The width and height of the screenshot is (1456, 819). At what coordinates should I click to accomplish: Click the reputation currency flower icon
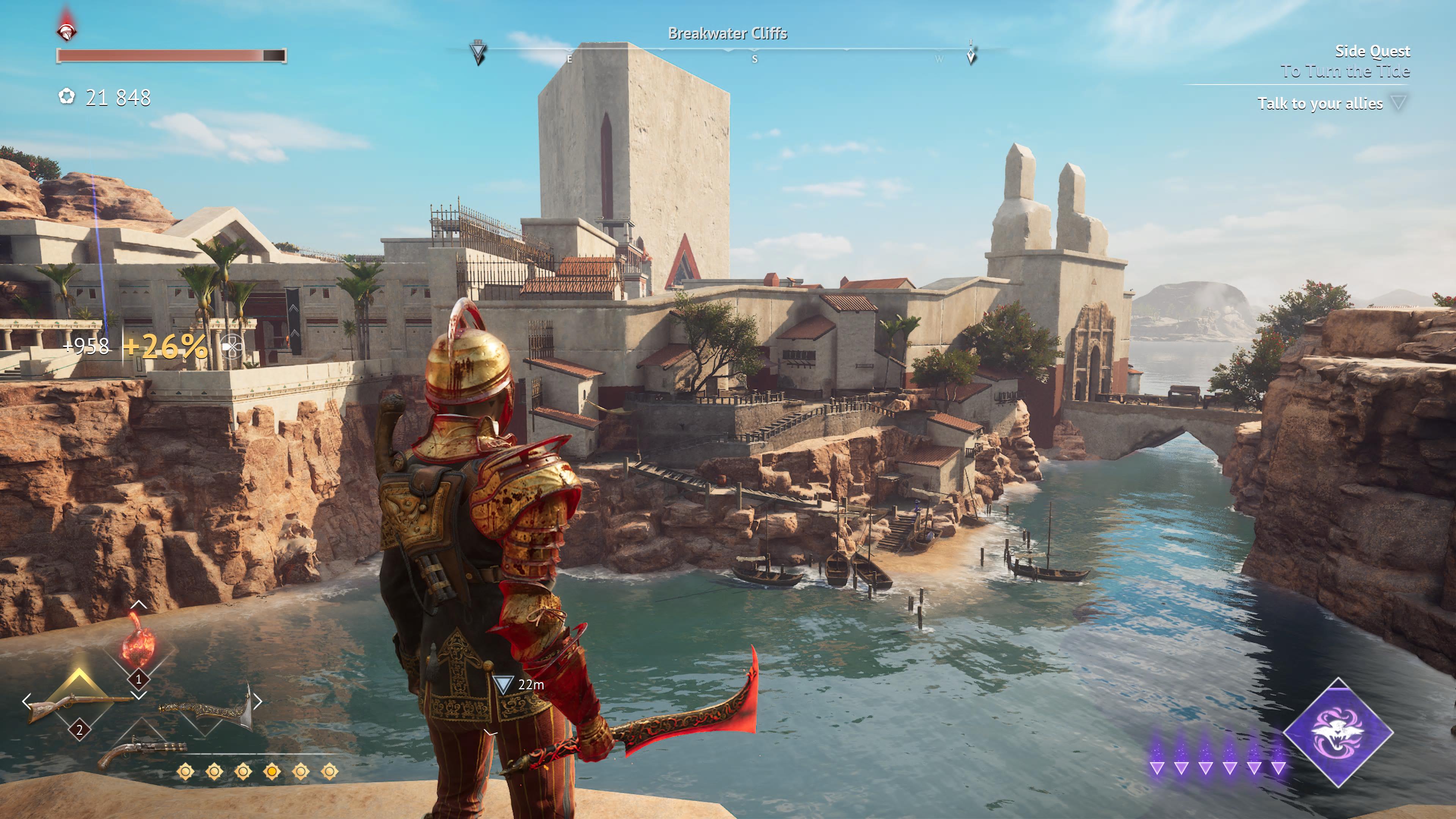point(67,97)
